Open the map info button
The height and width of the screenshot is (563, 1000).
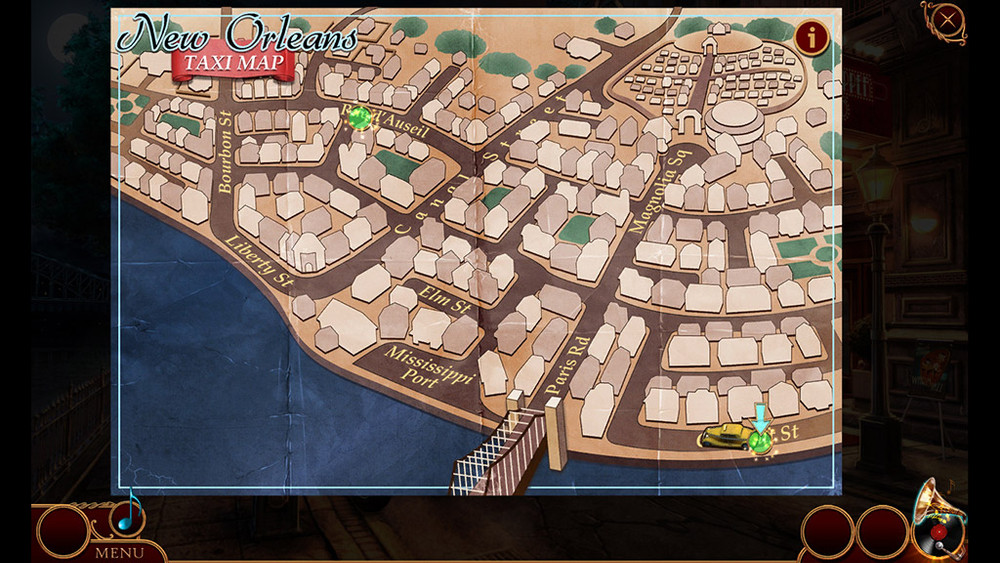(x=811, y=38)
